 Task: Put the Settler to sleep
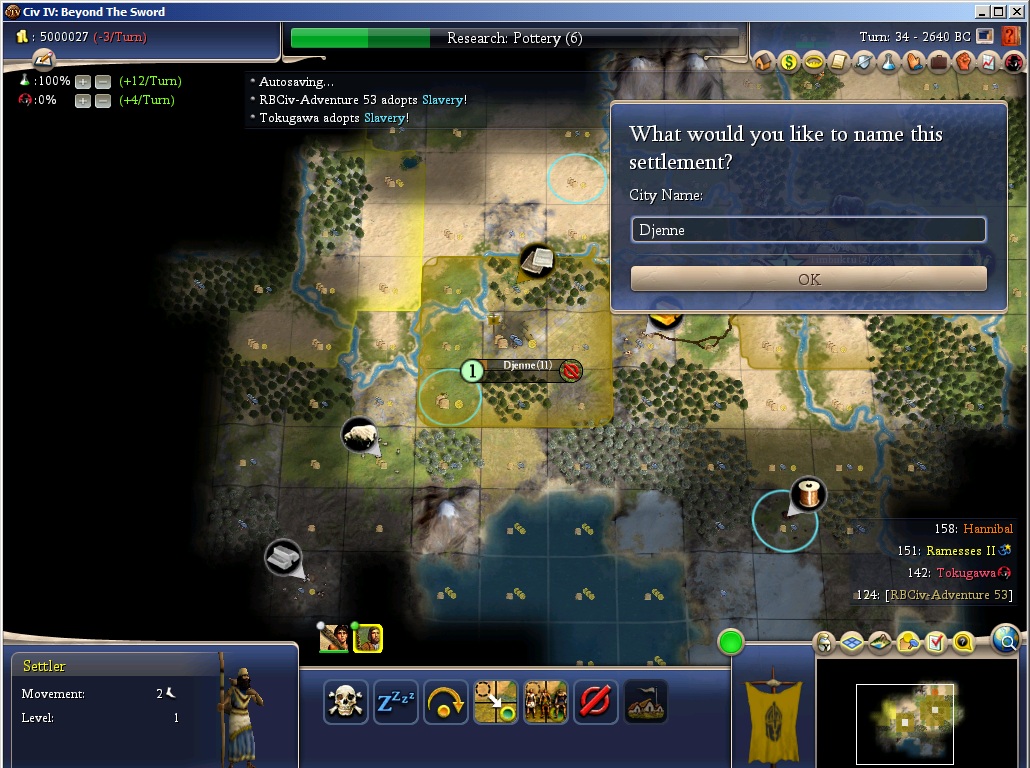[x=395, y=701]
